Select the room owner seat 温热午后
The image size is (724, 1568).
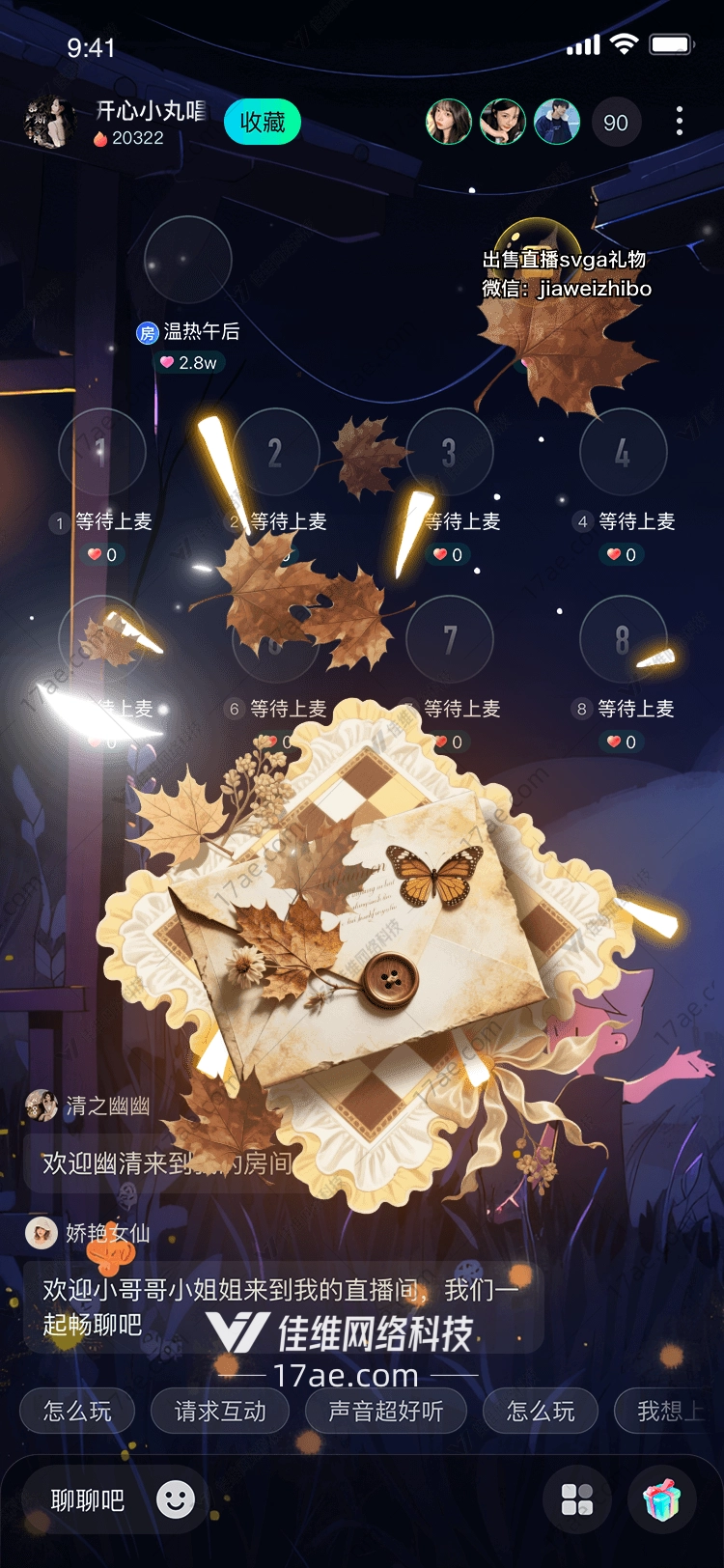[x=188, y=260]
